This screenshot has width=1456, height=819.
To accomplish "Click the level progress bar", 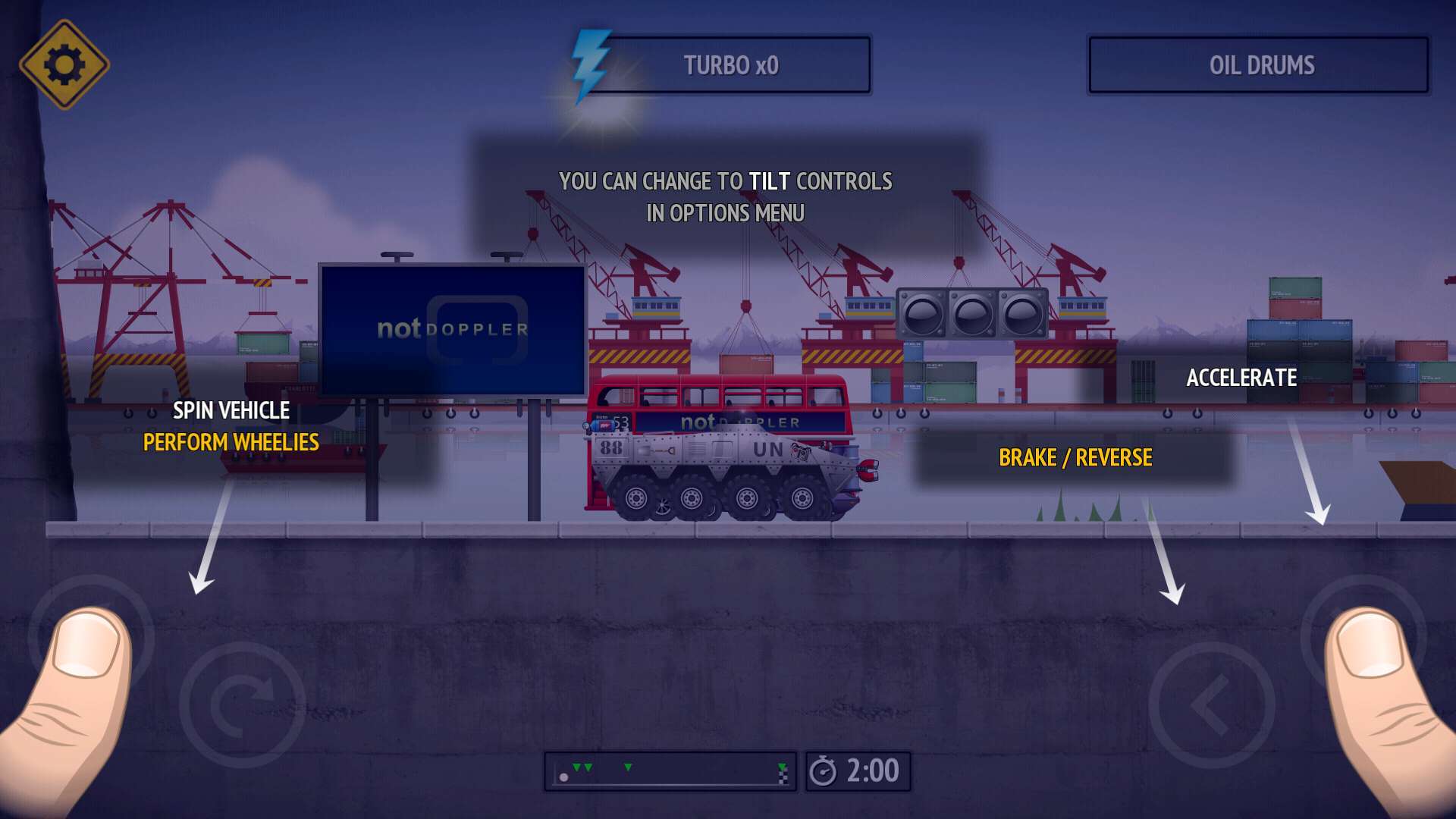I will click(671, 770).
